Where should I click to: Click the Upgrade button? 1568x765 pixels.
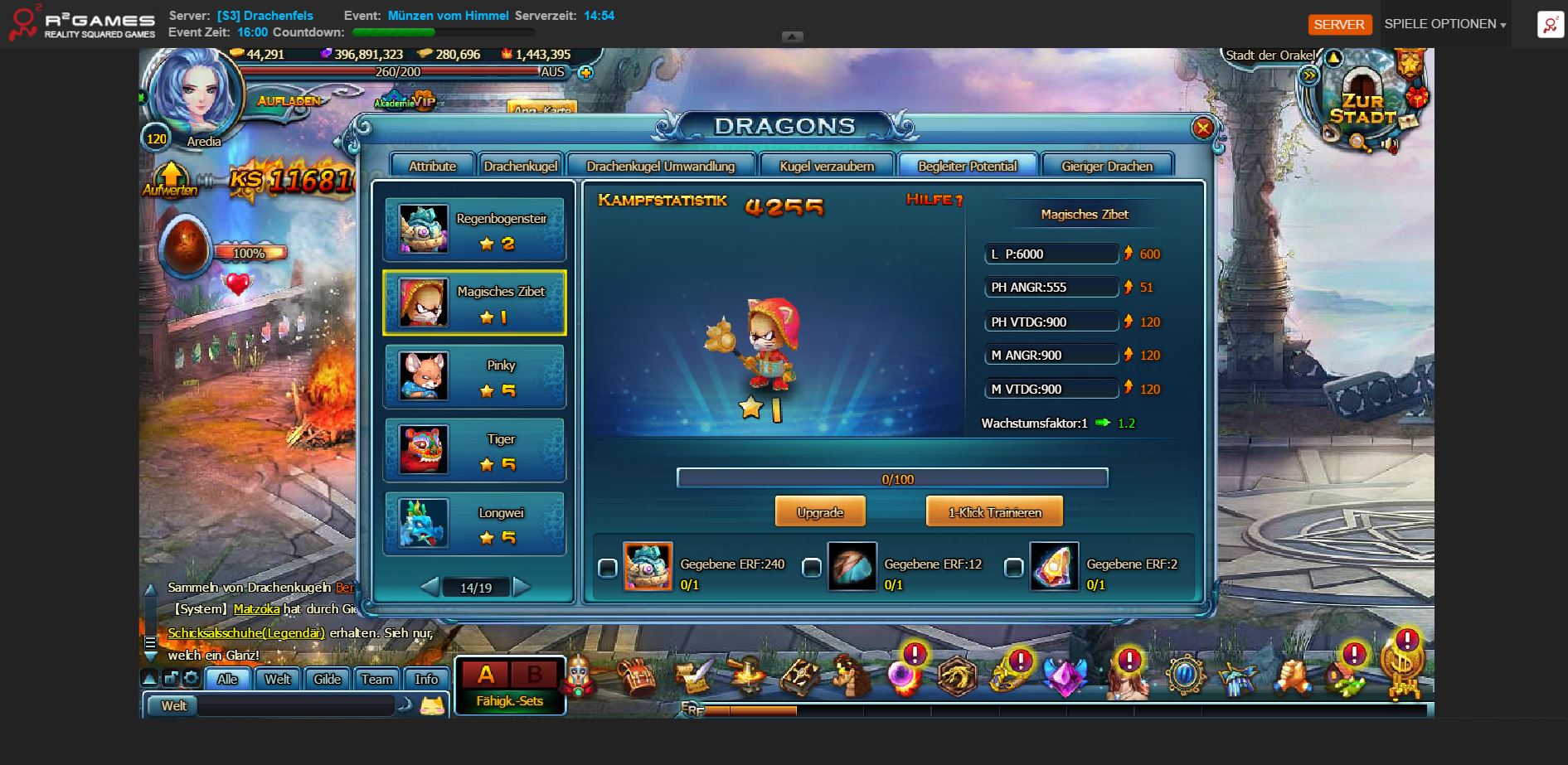click(819, 512)
